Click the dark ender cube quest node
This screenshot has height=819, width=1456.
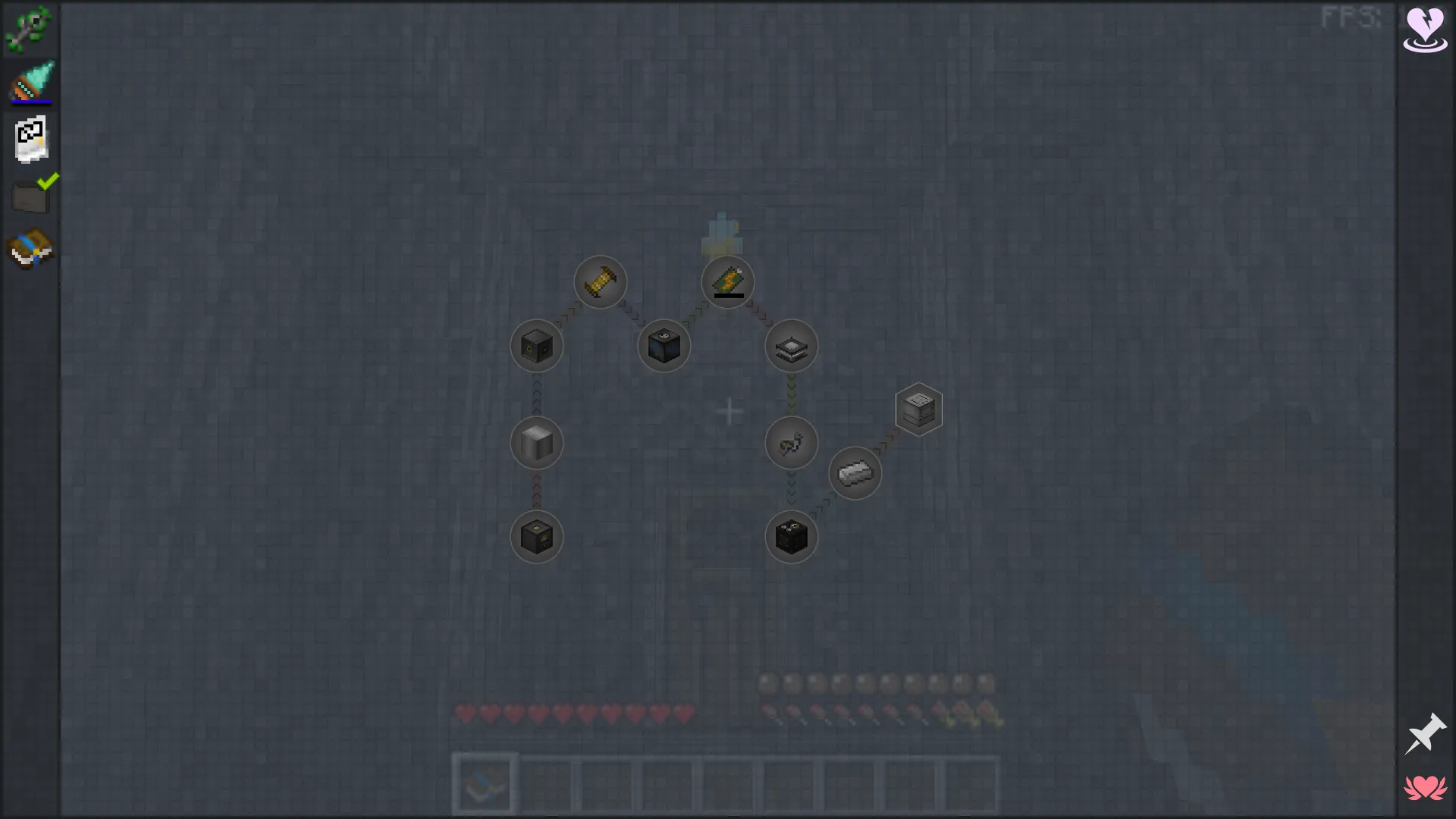point(664,346)
